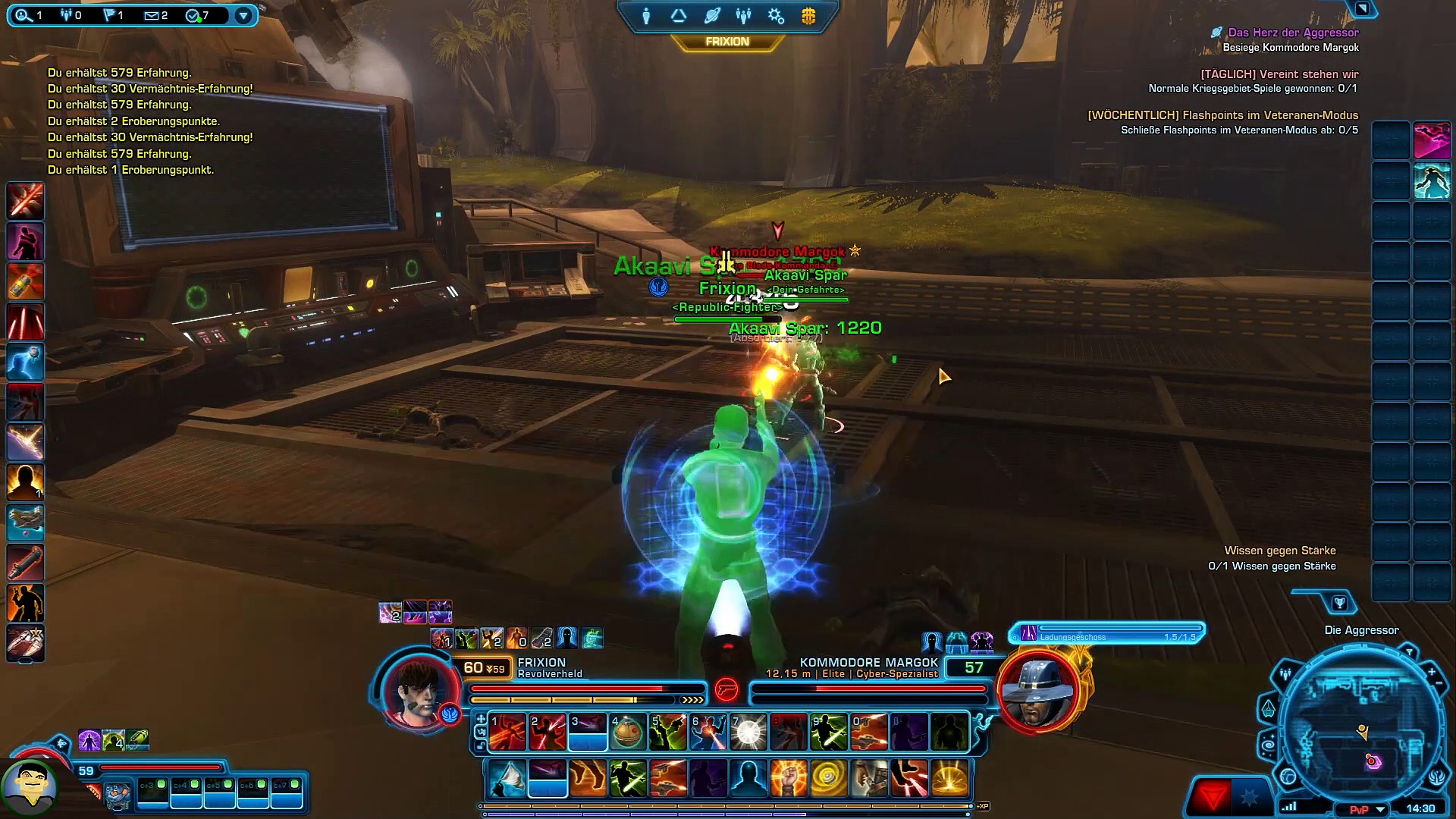Zoom out the minimap with minus button
Viewport: 1456px width, 819px height.
point(1439,684)
